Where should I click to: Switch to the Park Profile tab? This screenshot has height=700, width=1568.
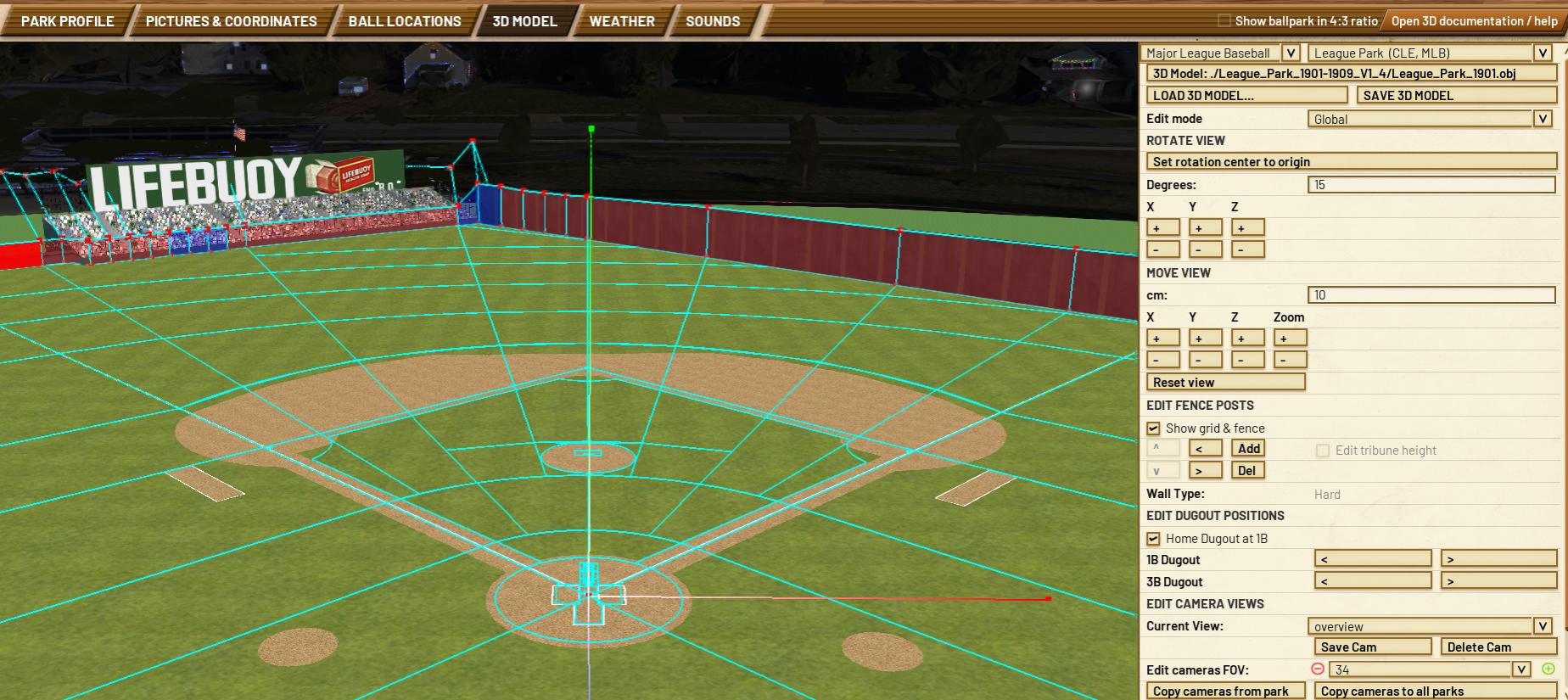pyautogui.click(x=67, y=21)
